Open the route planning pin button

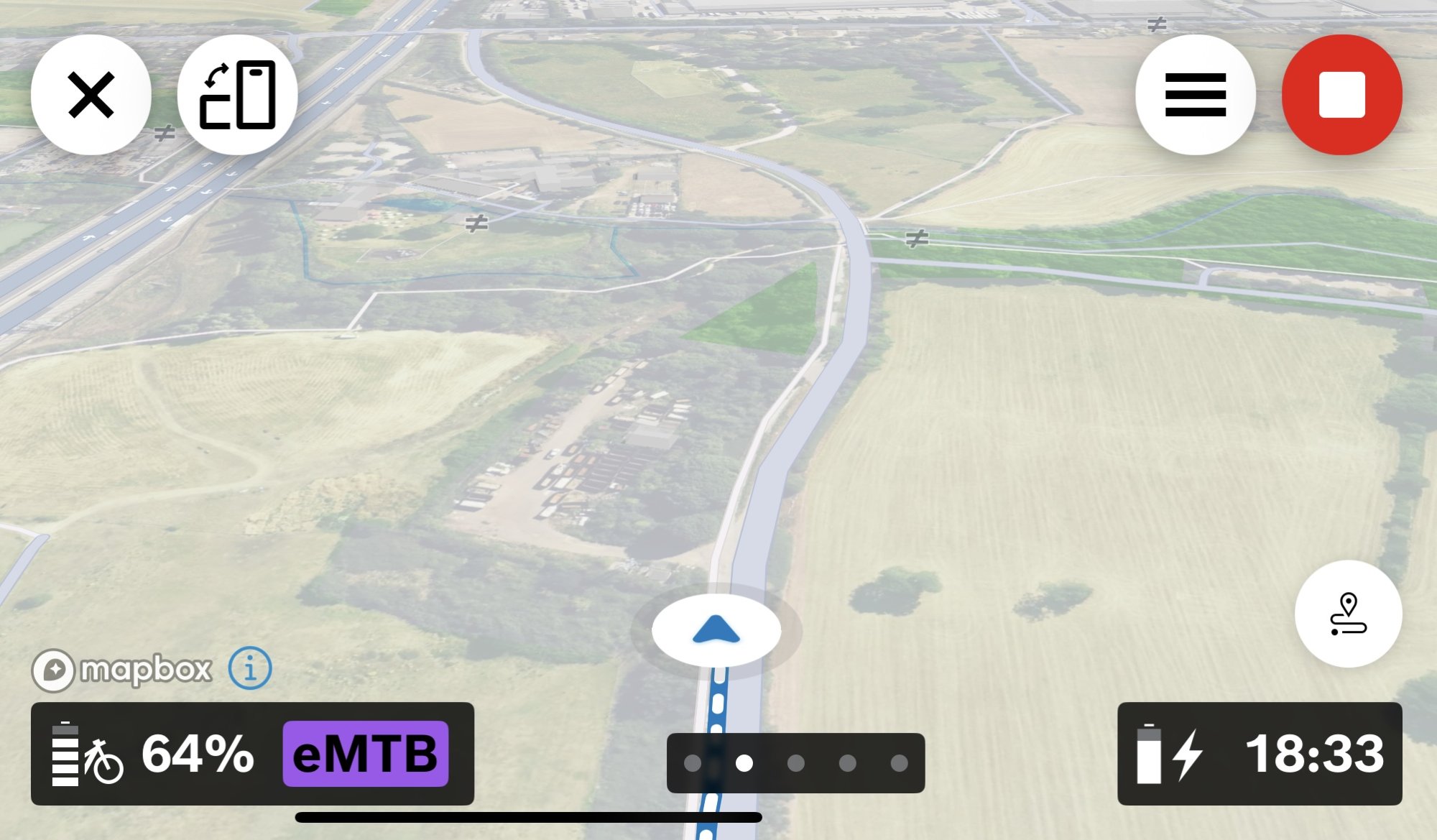(1348, 614)
